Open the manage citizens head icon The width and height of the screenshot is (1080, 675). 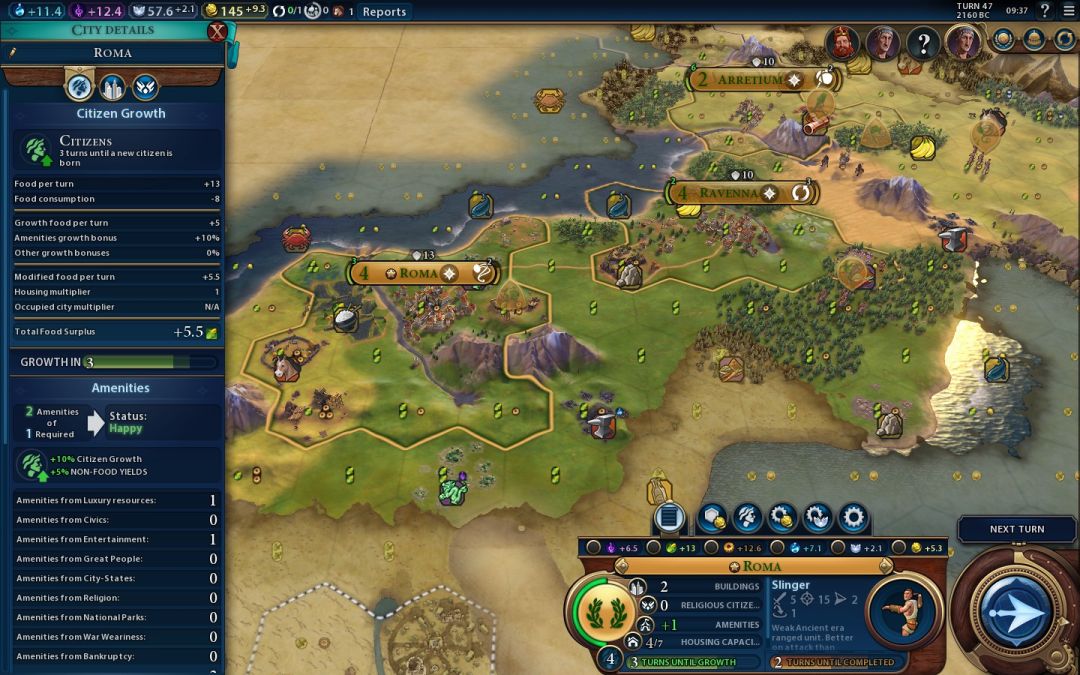pos(748,517)
